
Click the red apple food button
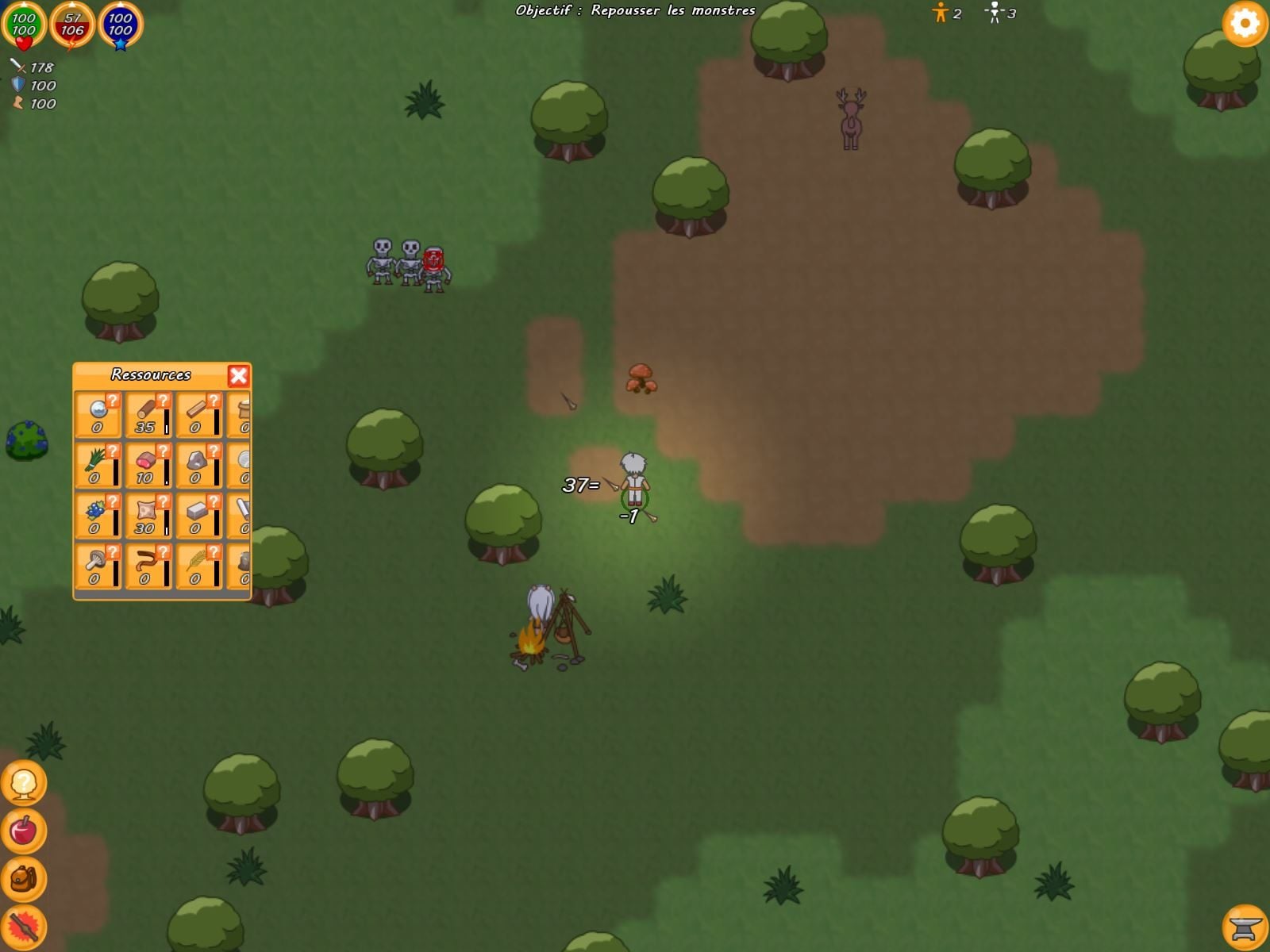point(24,831)
